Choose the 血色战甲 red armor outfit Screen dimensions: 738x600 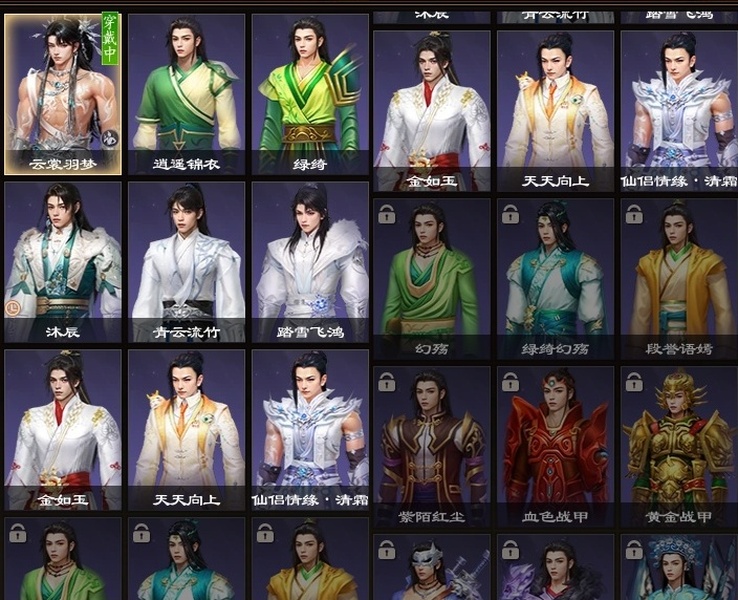[555, 446]
